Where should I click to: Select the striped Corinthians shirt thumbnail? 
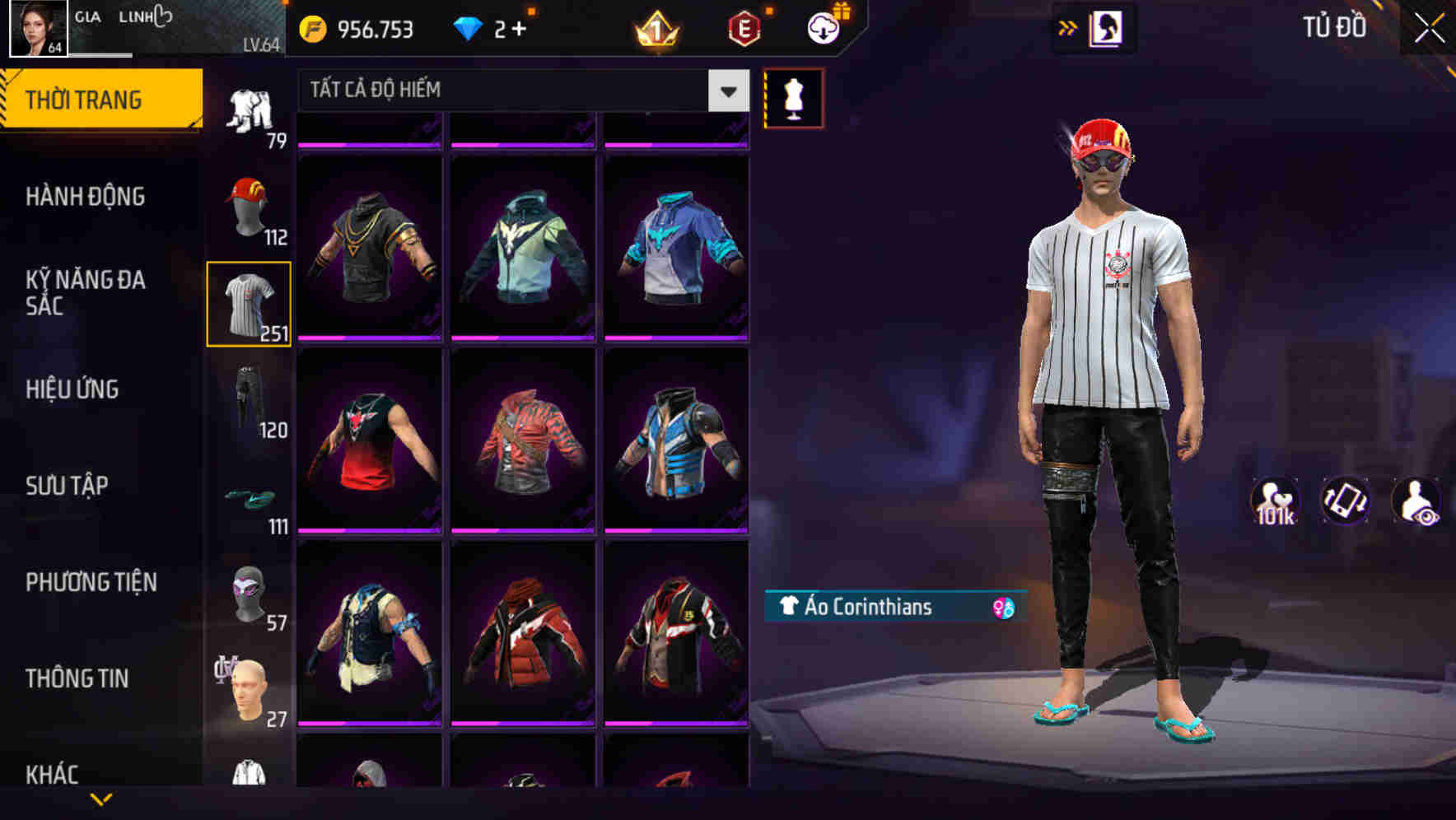[250, 303]
